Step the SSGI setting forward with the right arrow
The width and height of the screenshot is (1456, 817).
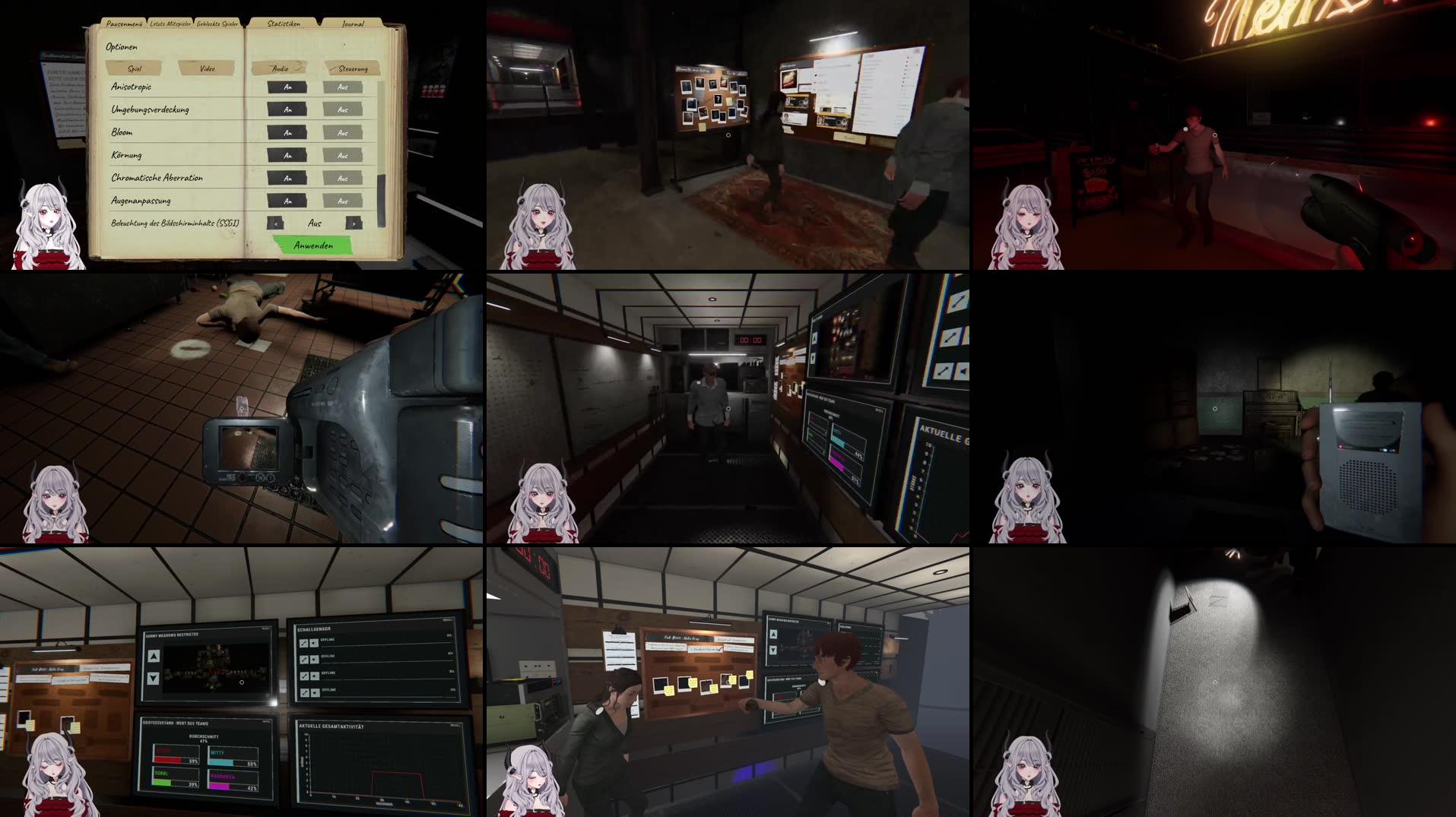coord(354,223)
